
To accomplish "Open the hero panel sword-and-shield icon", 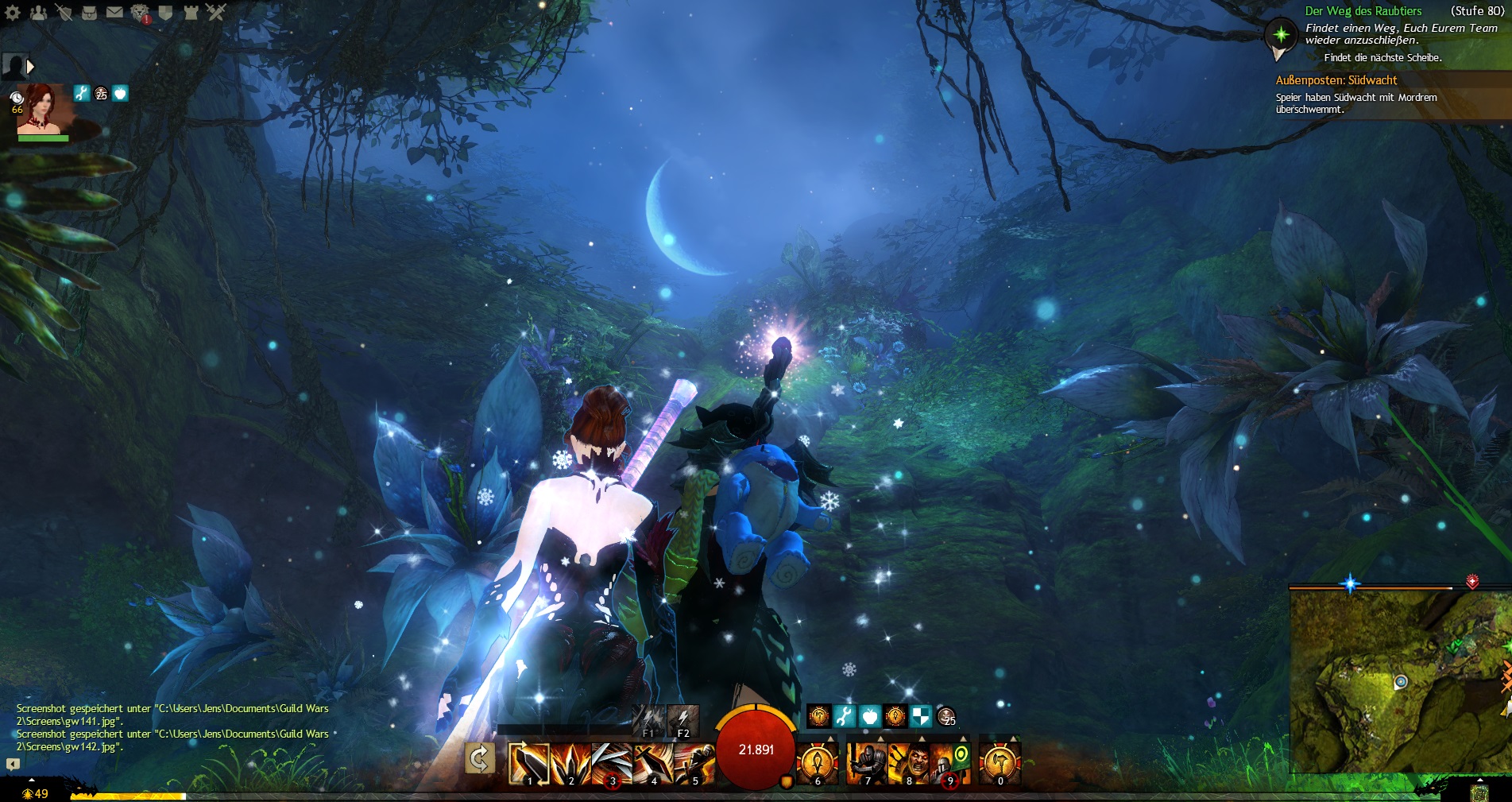I will coord(64,12).
